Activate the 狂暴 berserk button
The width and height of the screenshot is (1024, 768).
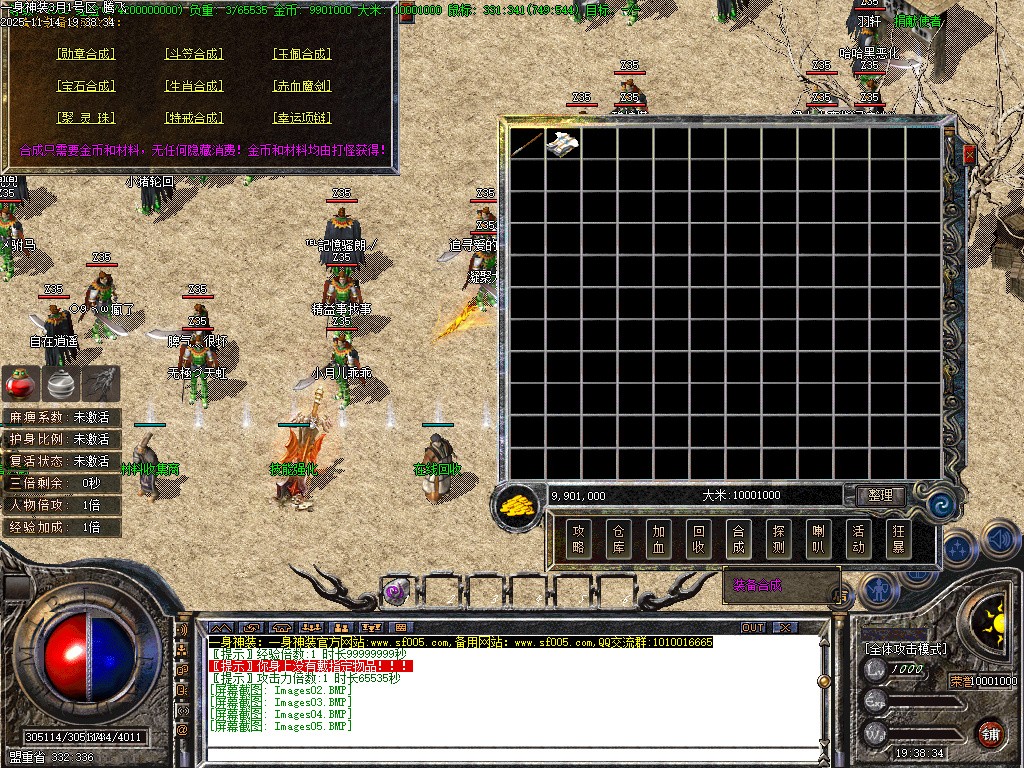click(x=897, y=540)
